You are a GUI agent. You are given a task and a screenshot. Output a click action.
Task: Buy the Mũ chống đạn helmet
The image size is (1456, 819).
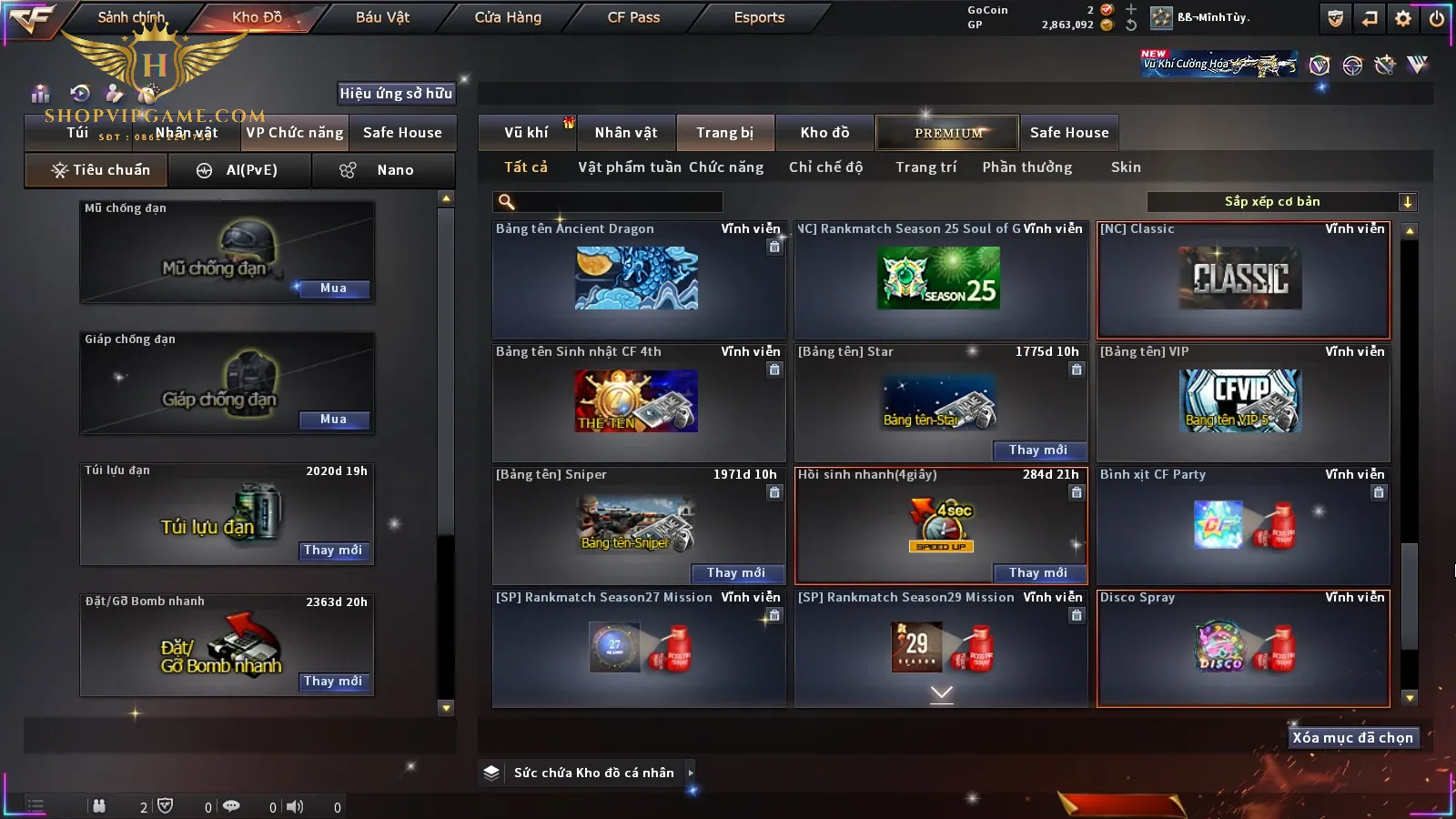tap(333, 288)
